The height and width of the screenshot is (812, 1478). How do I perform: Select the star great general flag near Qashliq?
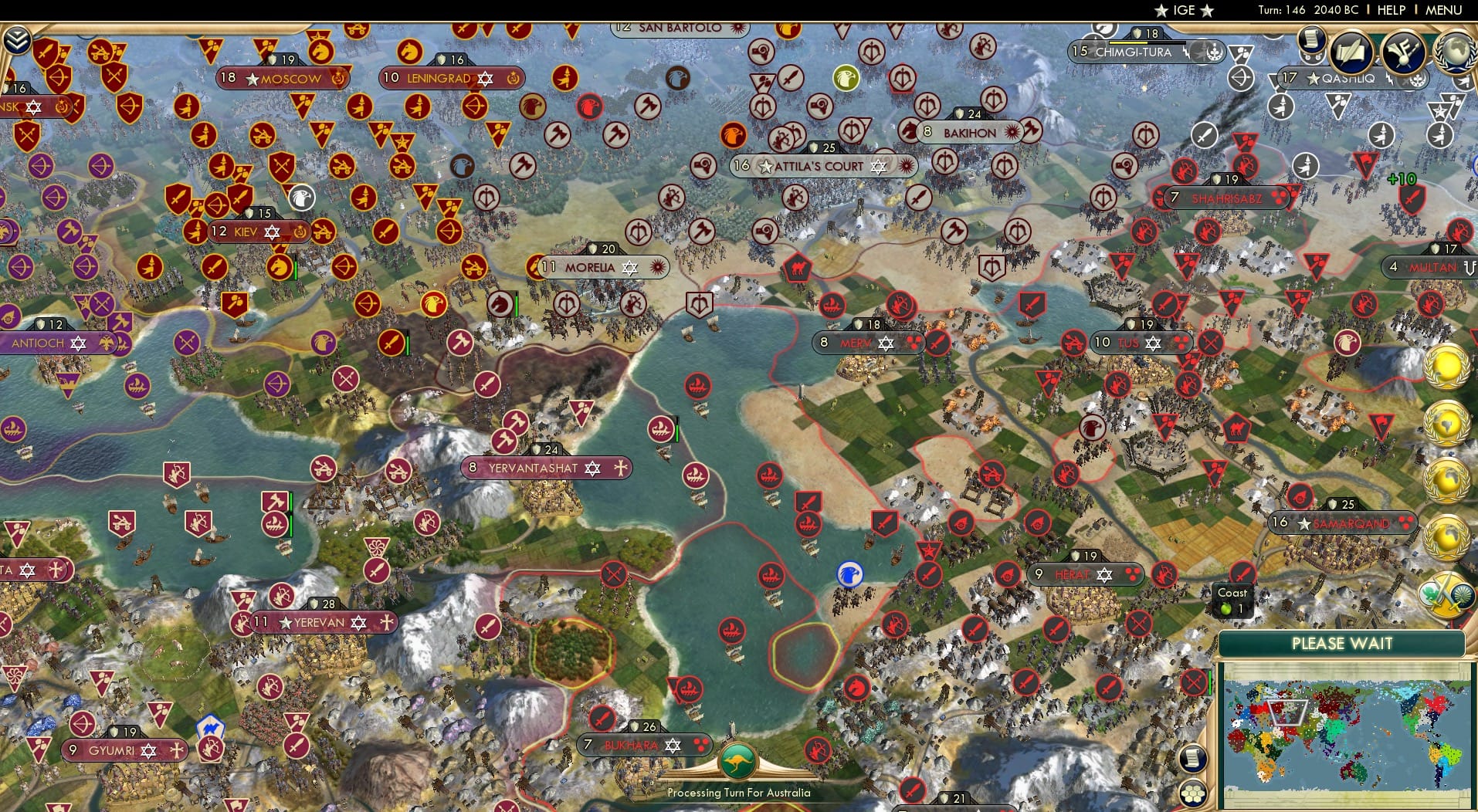click(x=1439, y=110)
